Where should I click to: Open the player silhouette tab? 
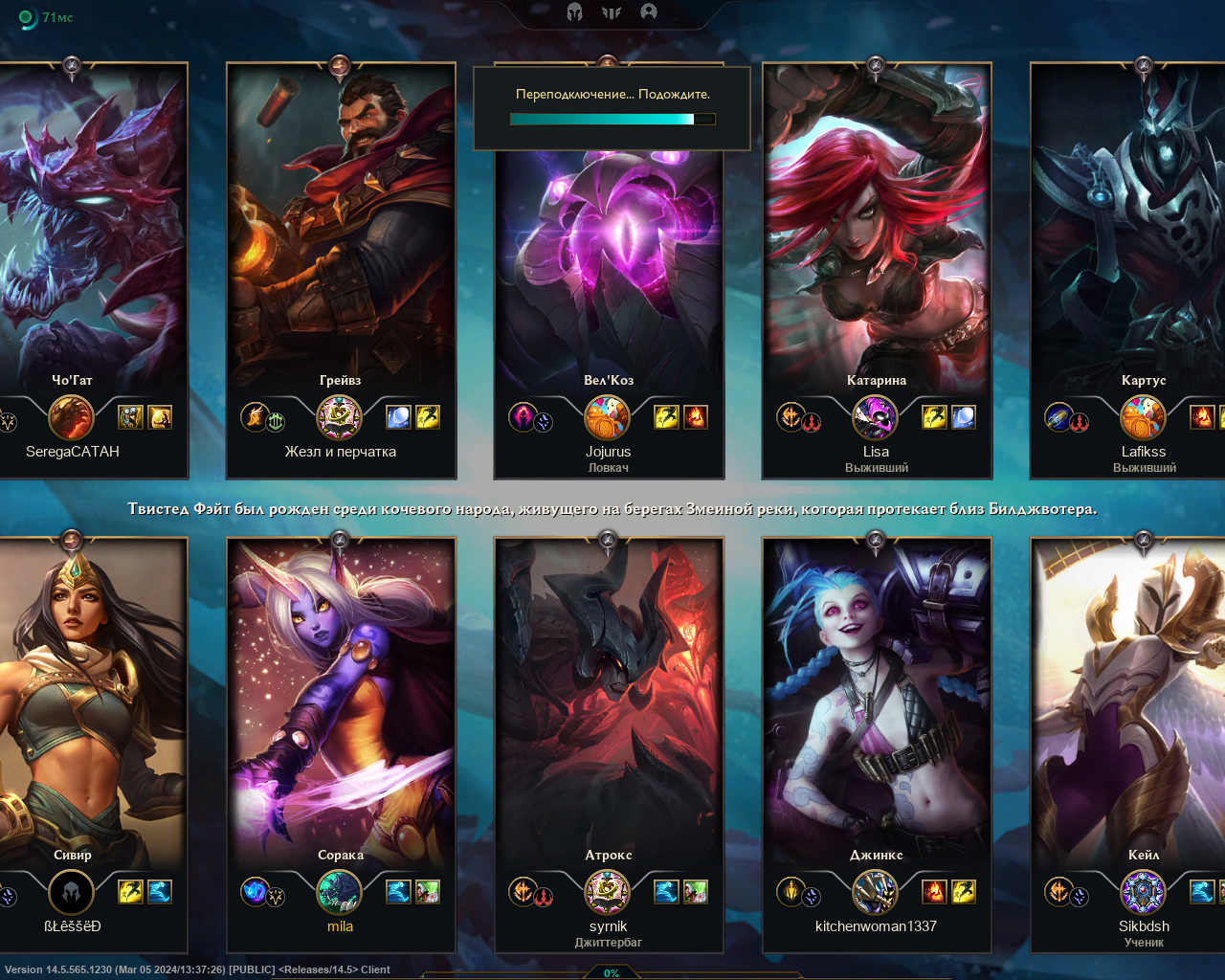(649, 11)
